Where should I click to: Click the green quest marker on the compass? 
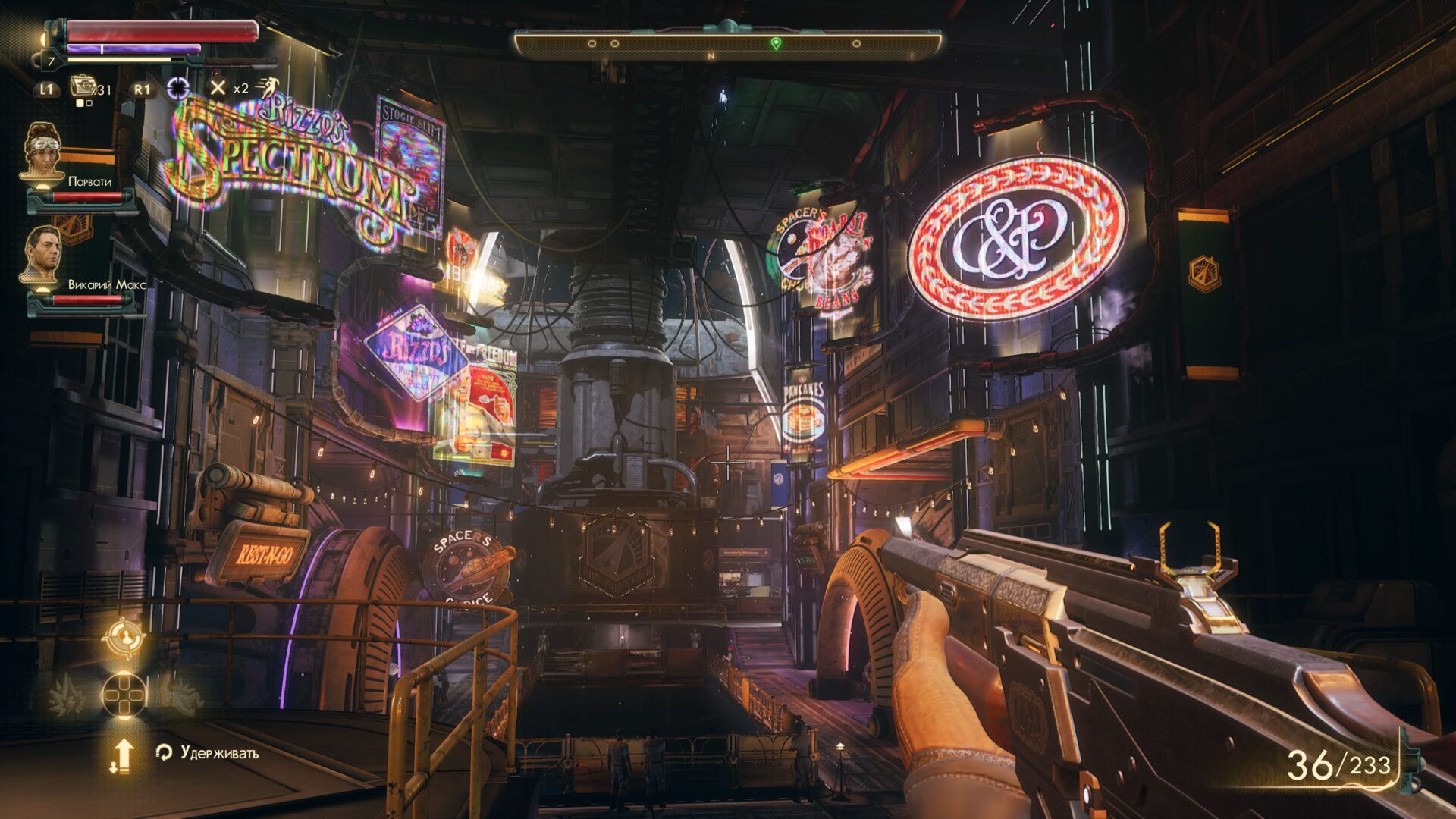pos(775,44)
